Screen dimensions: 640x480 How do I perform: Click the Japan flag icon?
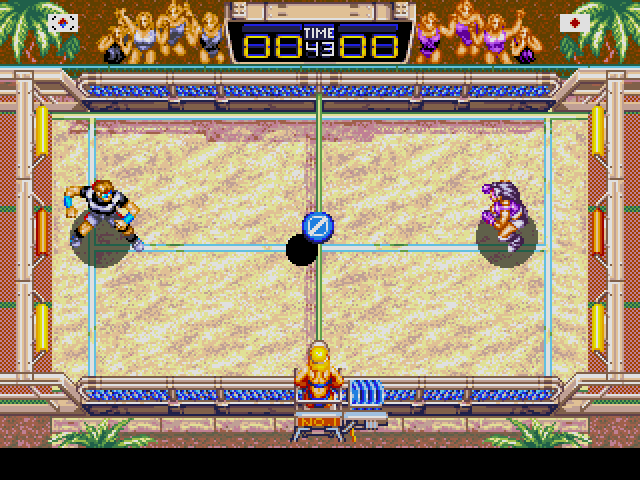(573, 23)
